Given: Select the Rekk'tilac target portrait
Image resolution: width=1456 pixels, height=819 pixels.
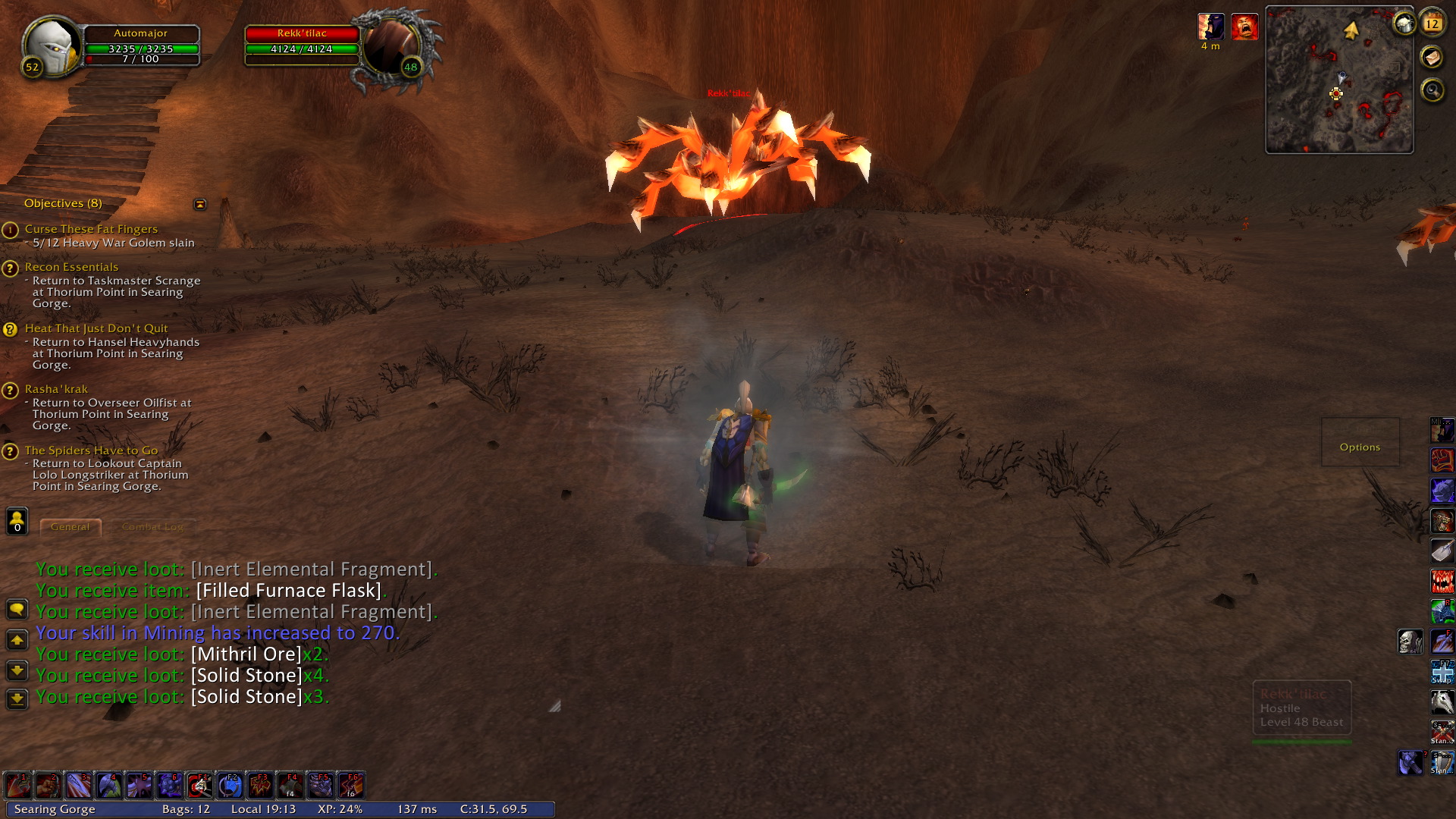Looking at the screenshot, I should coord(392,47).
